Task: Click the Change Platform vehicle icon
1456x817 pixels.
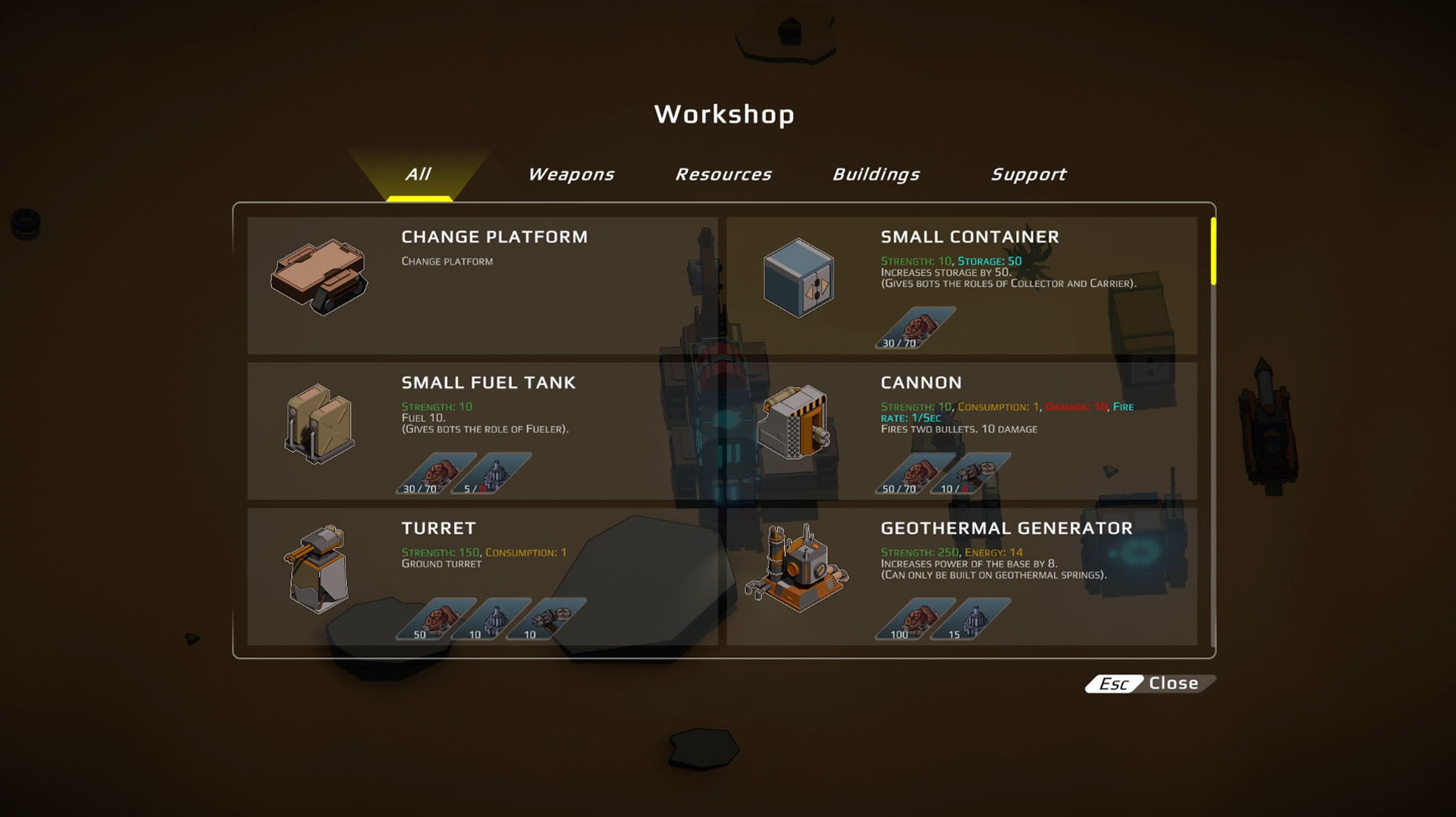Action: pos(318,277)
